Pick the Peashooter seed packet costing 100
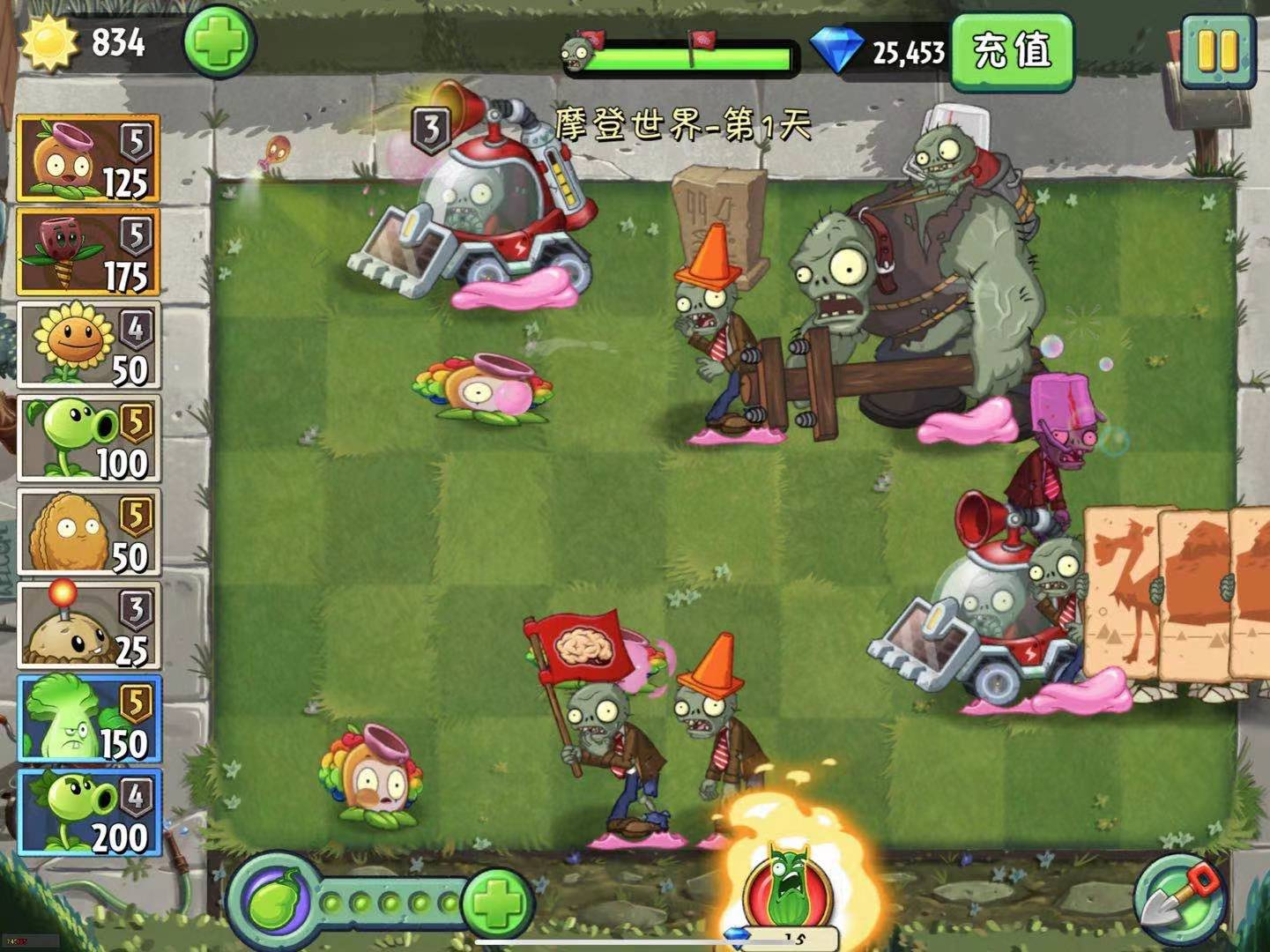This screenshot has width=1270, height=952. 88,439
